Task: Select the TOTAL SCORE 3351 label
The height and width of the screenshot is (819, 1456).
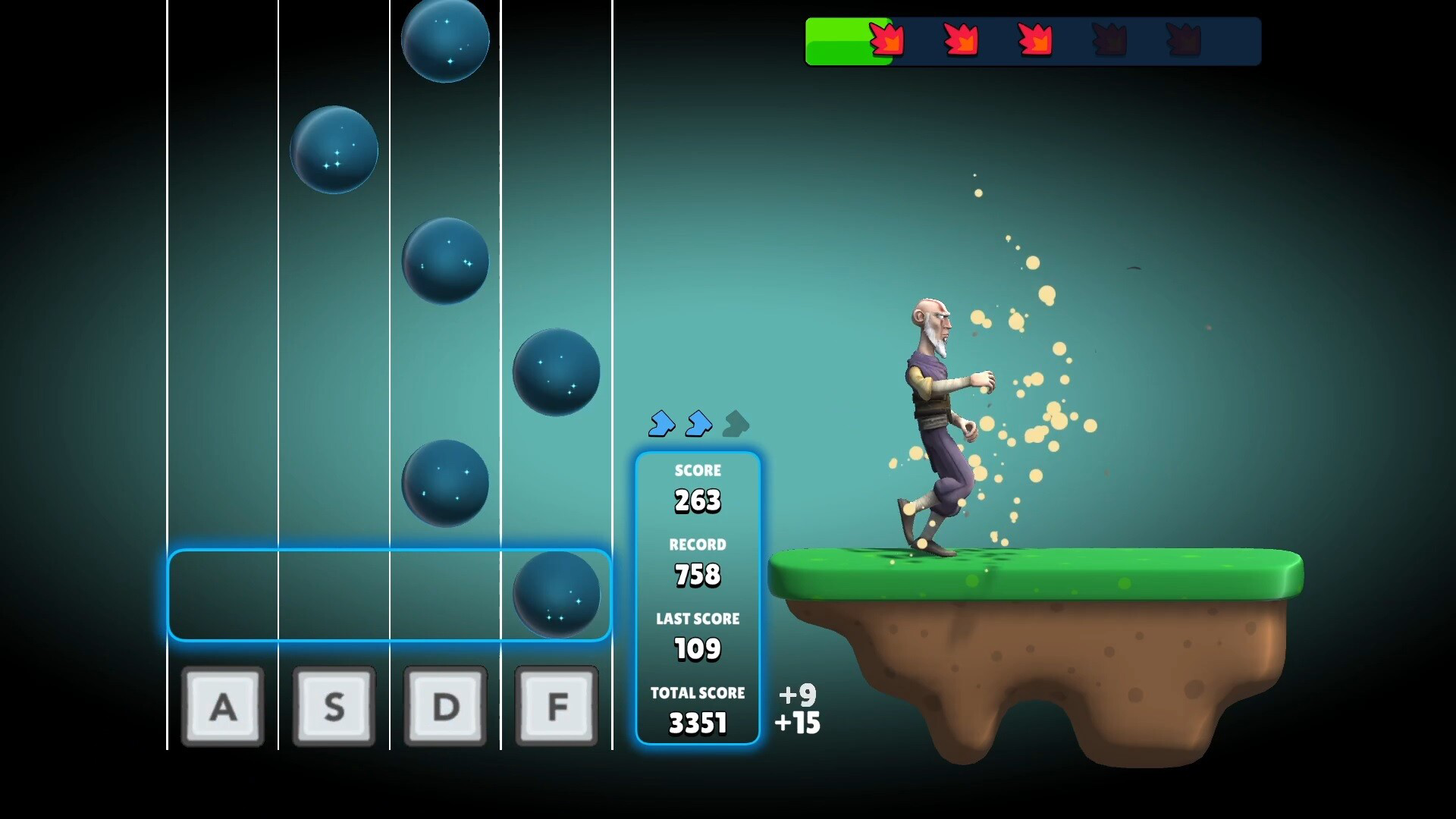Action: pyautogui.click(x=698, y=692)
